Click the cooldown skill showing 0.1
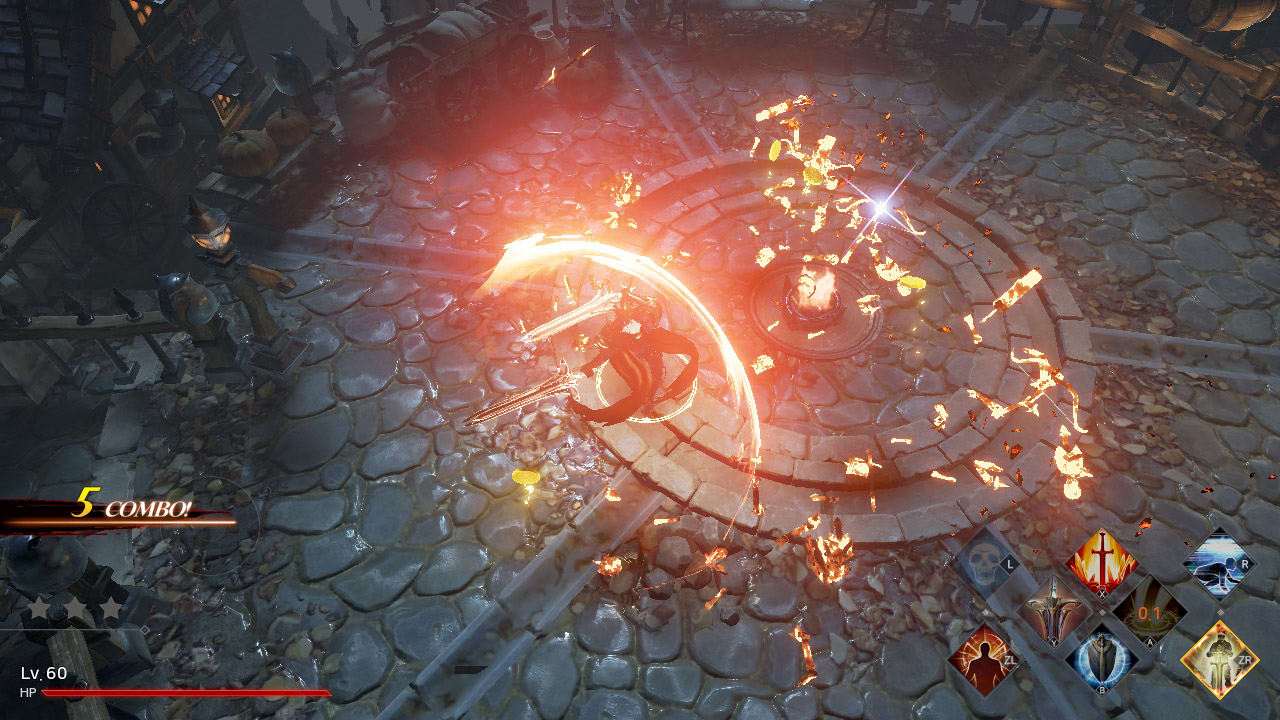Viewport: 1280px width, 720px height. pos(1149,612)
